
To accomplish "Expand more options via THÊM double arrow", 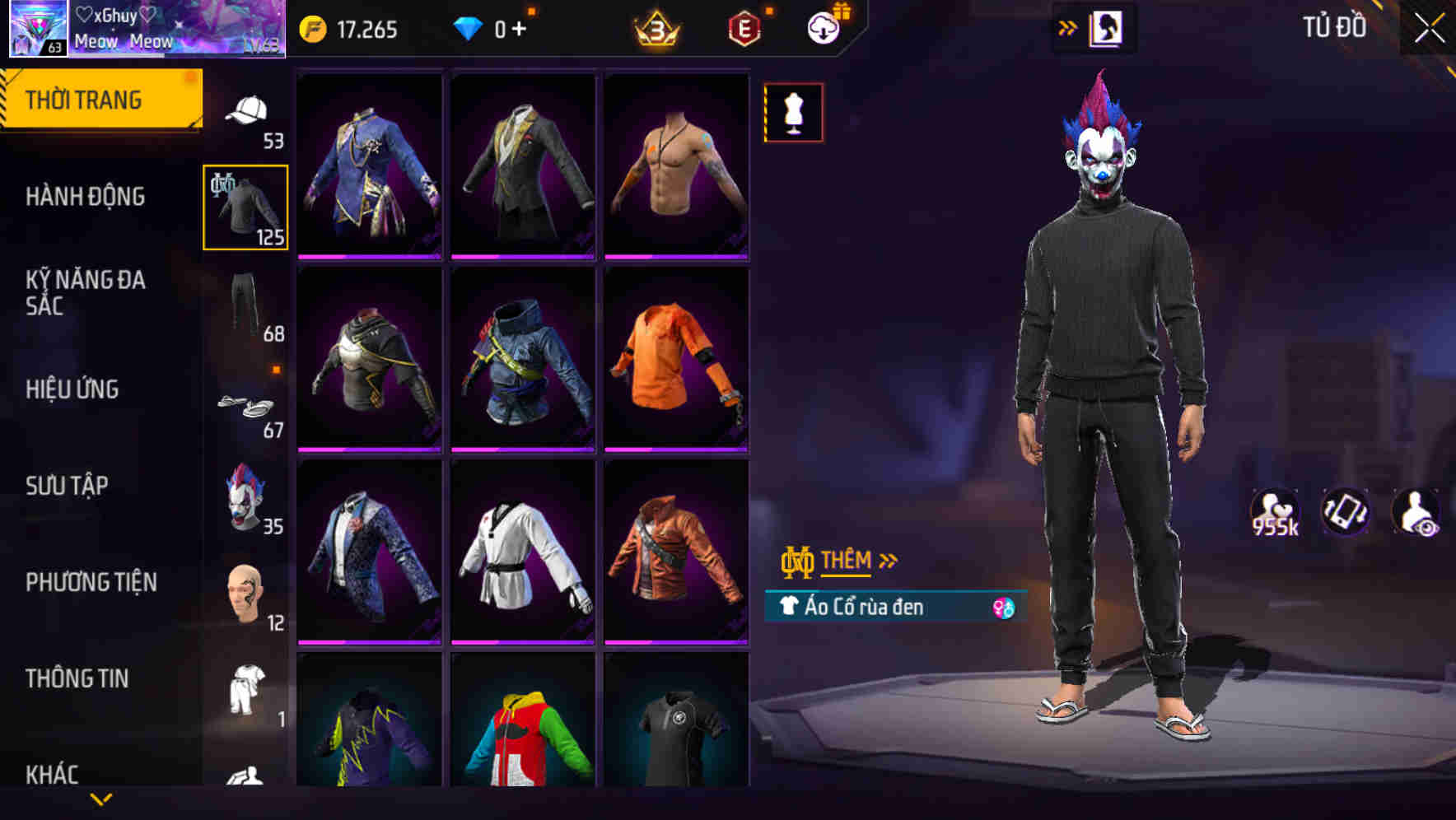I will pyautogui.click(x=887, y=560).
